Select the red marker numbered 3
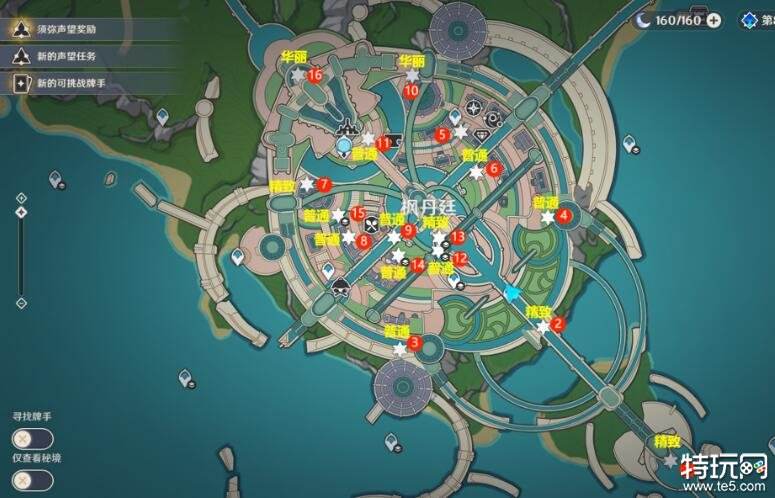 point(415,345)
